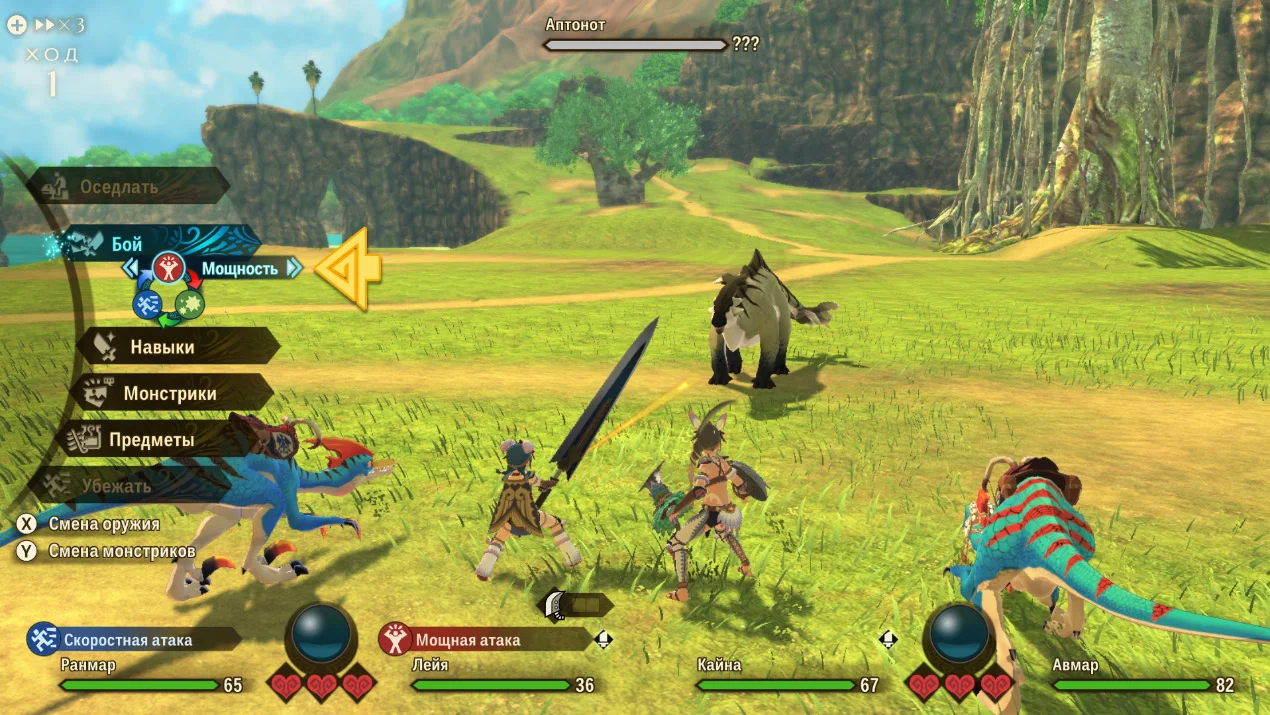This screenshot has width=1270, height=715.
Task: Click the kinship gauge orb beside Ранмар
Action: click(x=322, y=635)
